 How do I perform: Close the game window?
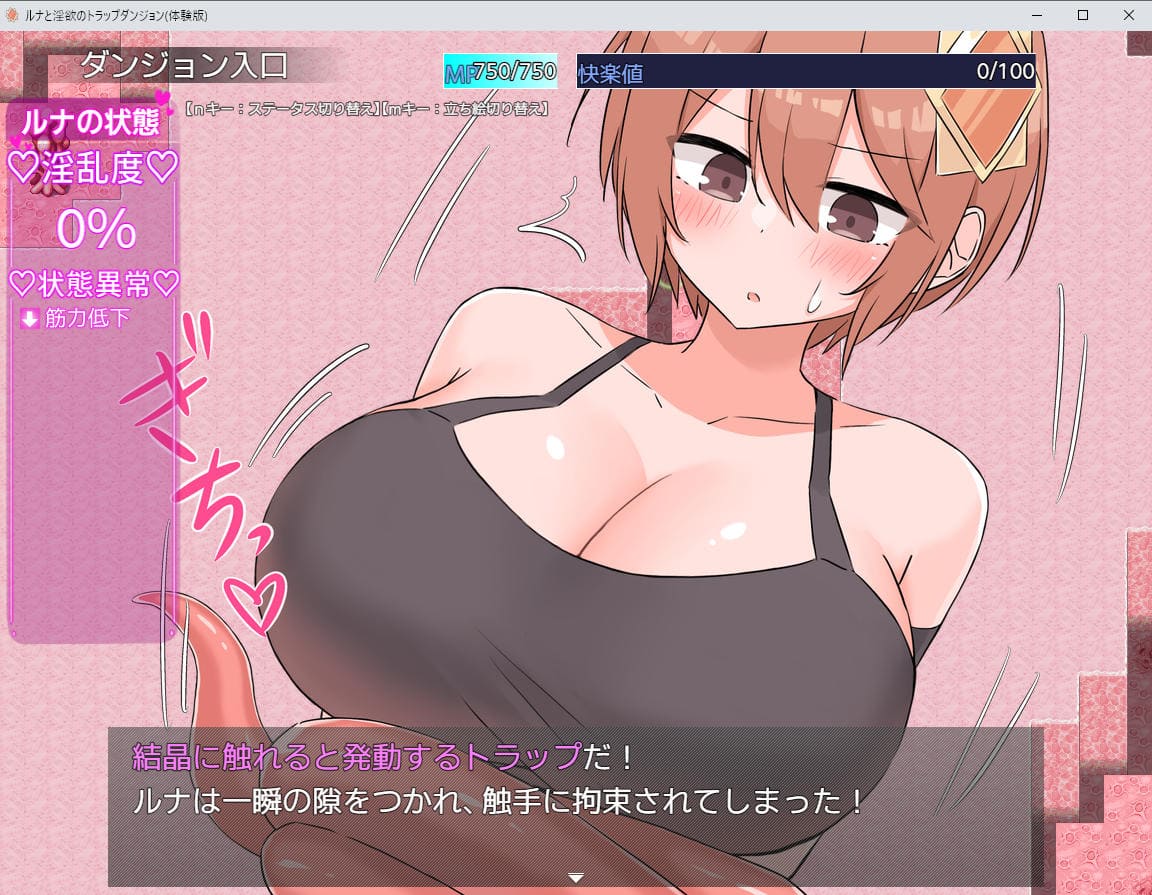click(x=1128, y=15)
